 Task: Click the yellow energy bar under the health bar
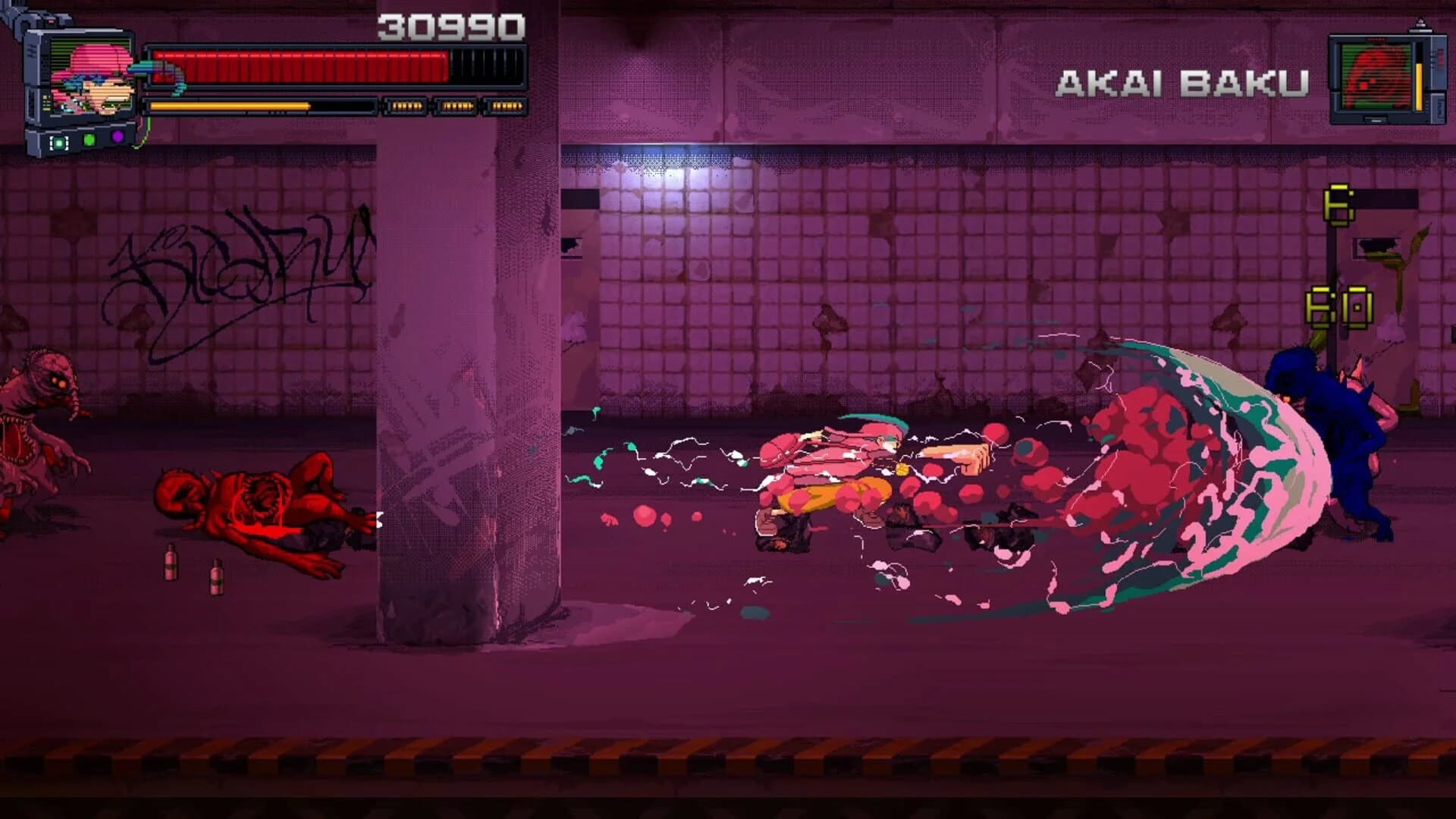pos(227,105)
